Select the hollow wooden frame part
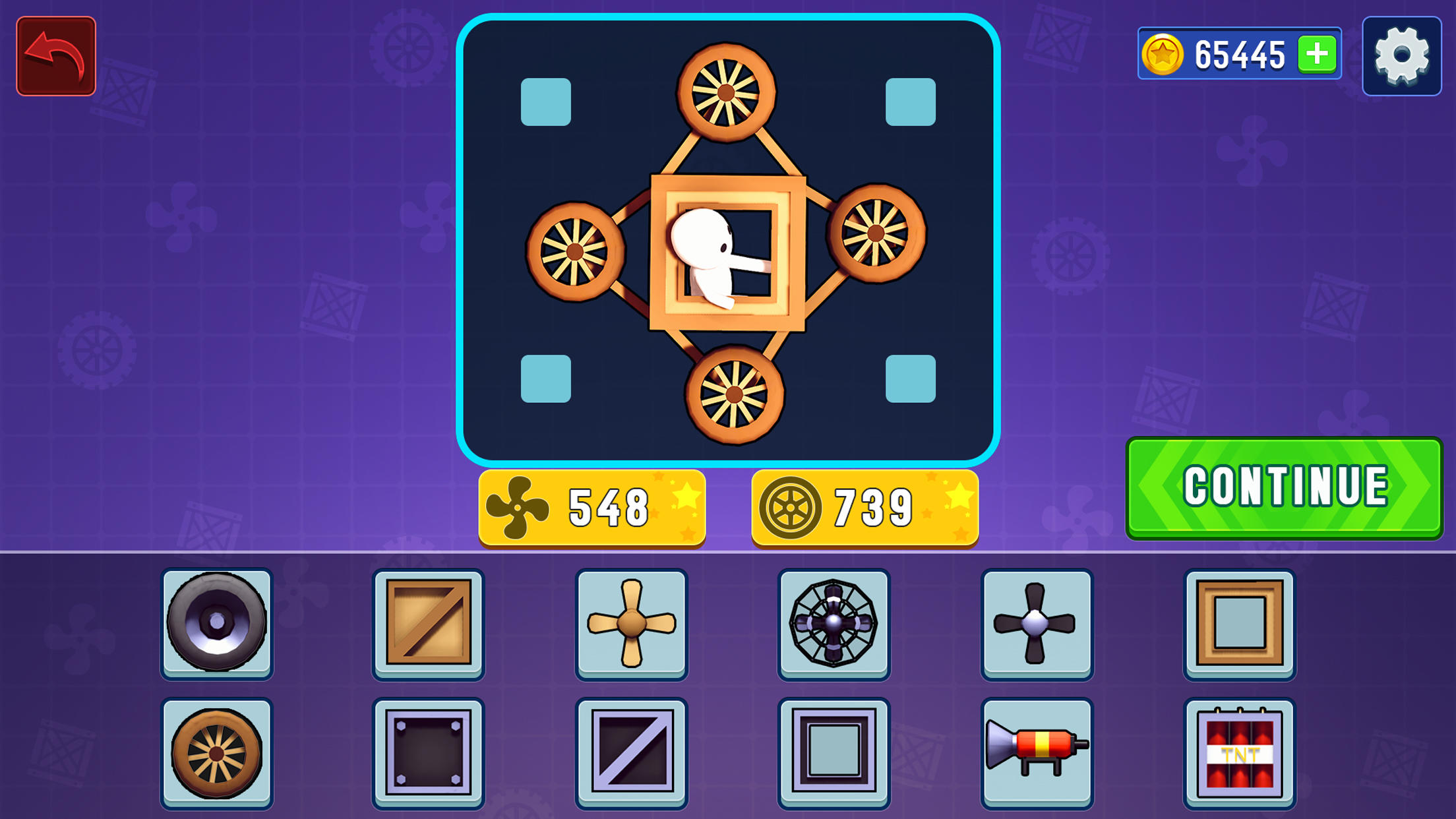1456x819 pixels. coord(1238,624)
